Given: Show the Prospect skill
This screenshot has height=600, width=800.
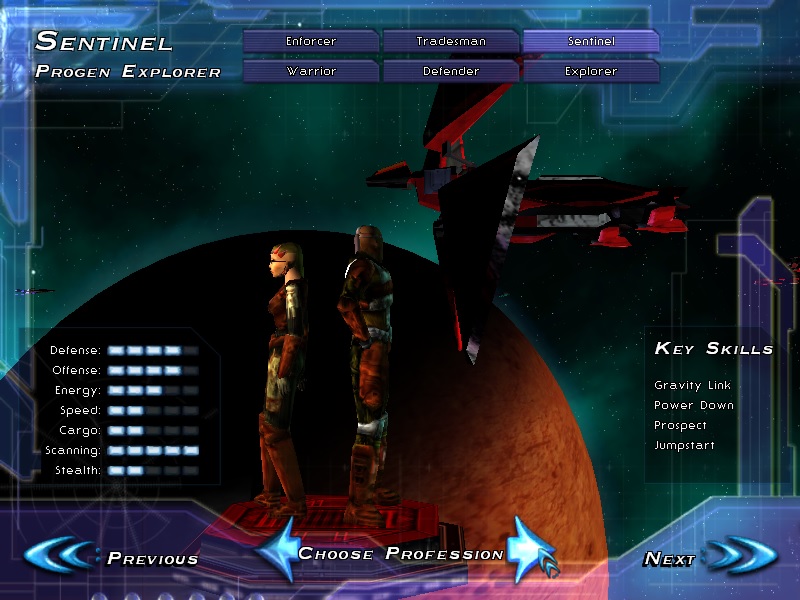Looking at the screenshot, I should tap(680, 425).
